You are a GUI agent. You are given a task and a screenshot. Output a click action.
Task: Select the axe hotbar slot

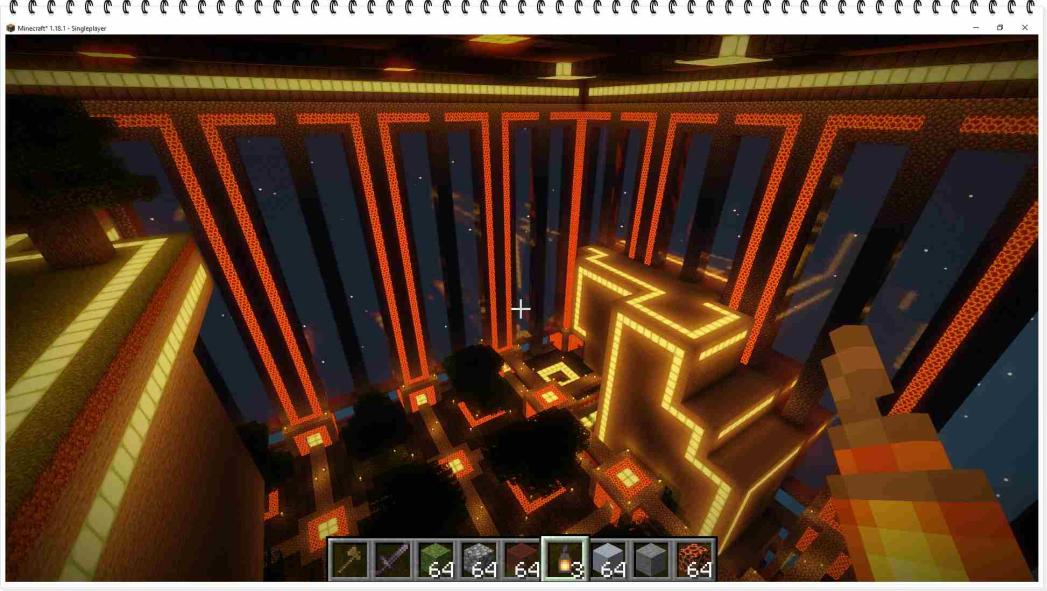pos(350,559)
